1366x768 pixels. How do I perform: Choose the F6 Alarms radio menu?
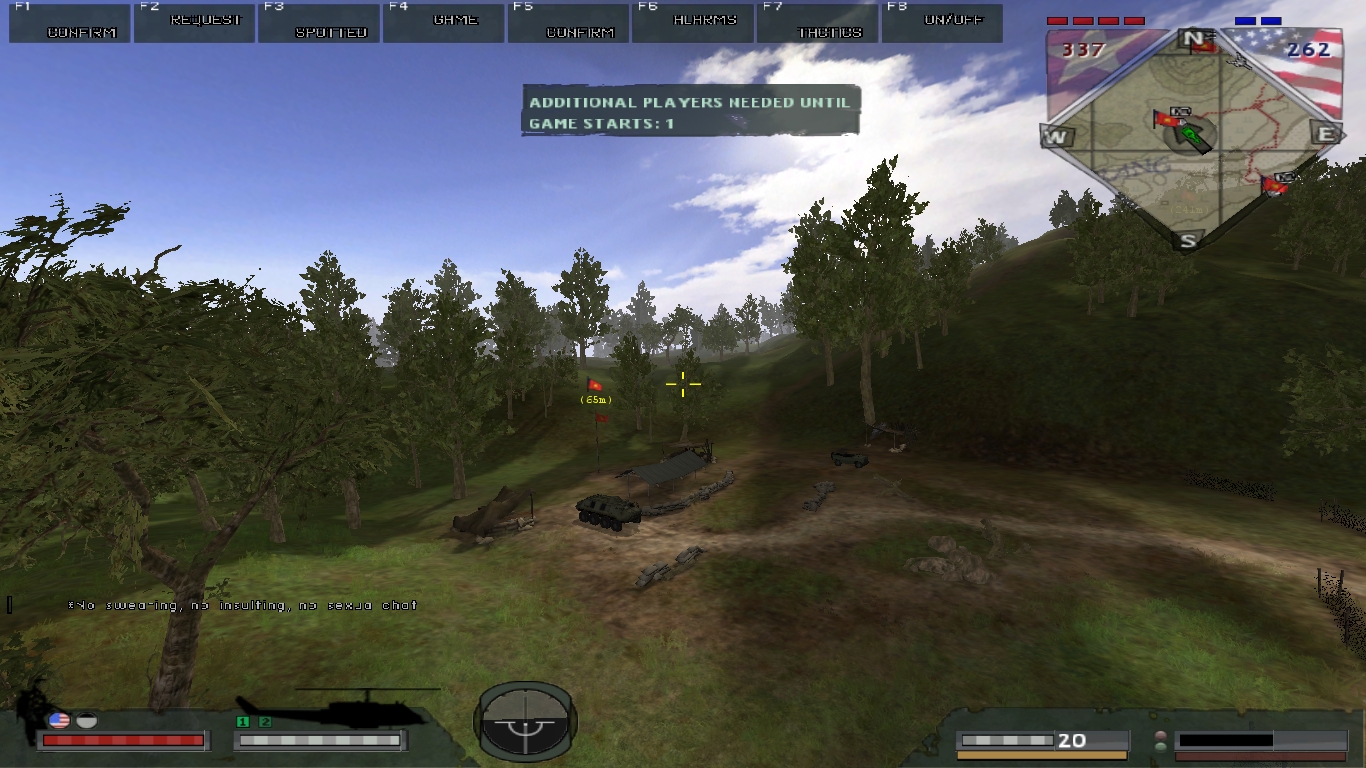tap(693, 23)
